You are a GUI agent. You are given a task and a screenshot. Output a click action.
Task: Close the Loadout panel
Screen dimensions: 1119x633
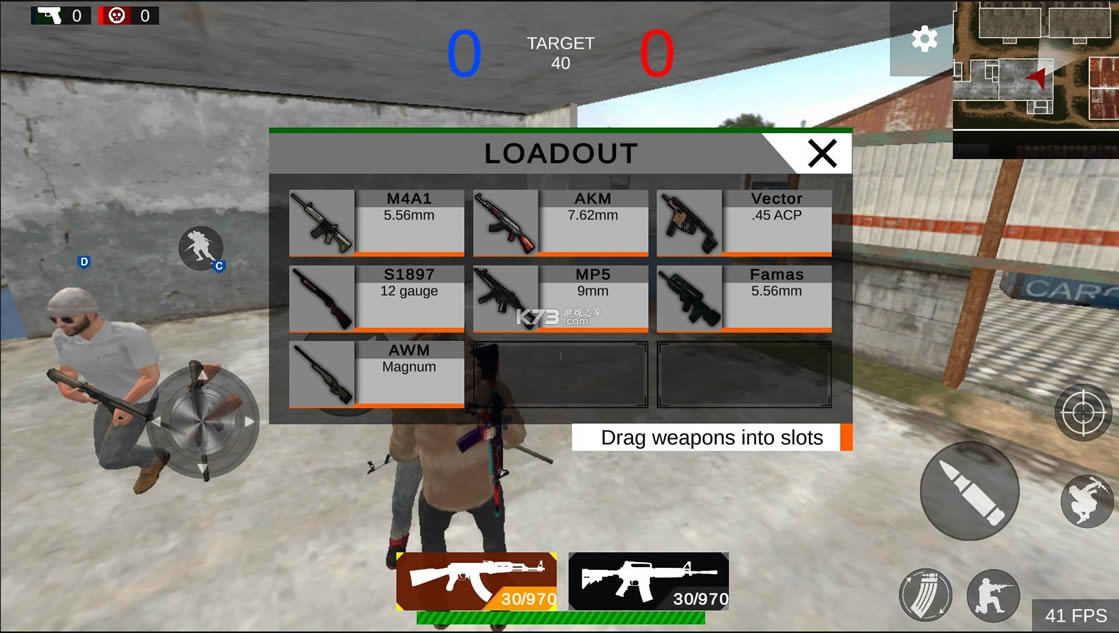(822, 153)
